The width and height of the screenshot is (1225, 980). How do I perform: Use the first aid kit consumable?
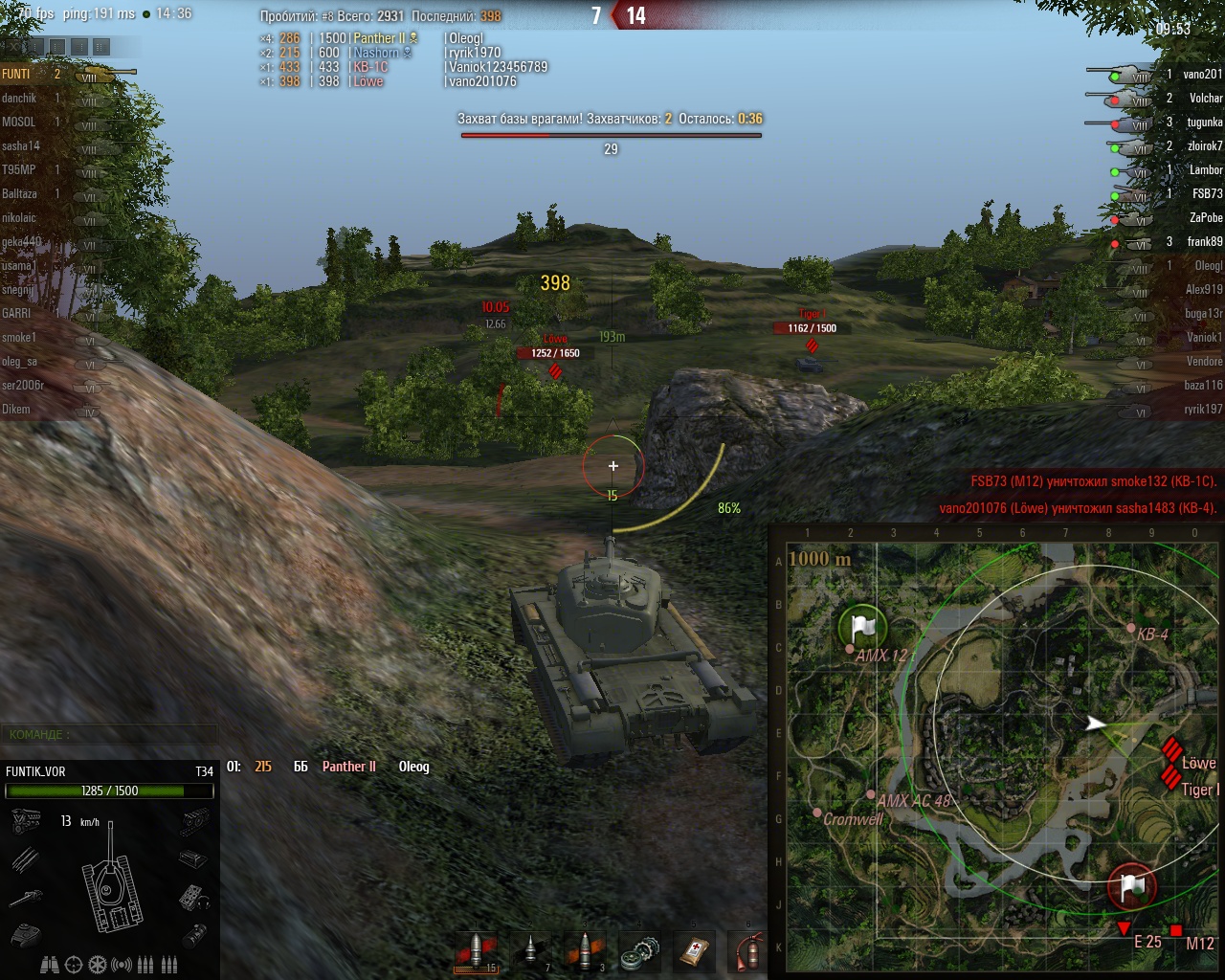(694, 953)
